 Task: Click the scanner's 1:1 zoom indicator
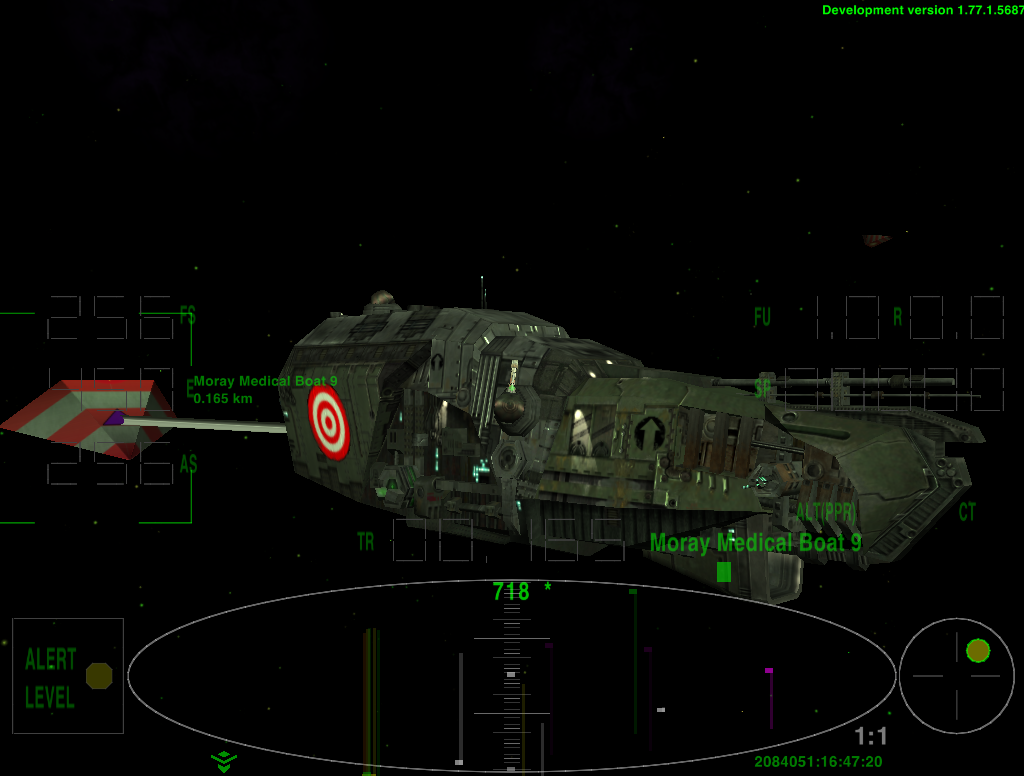click(x=870, y=737)
